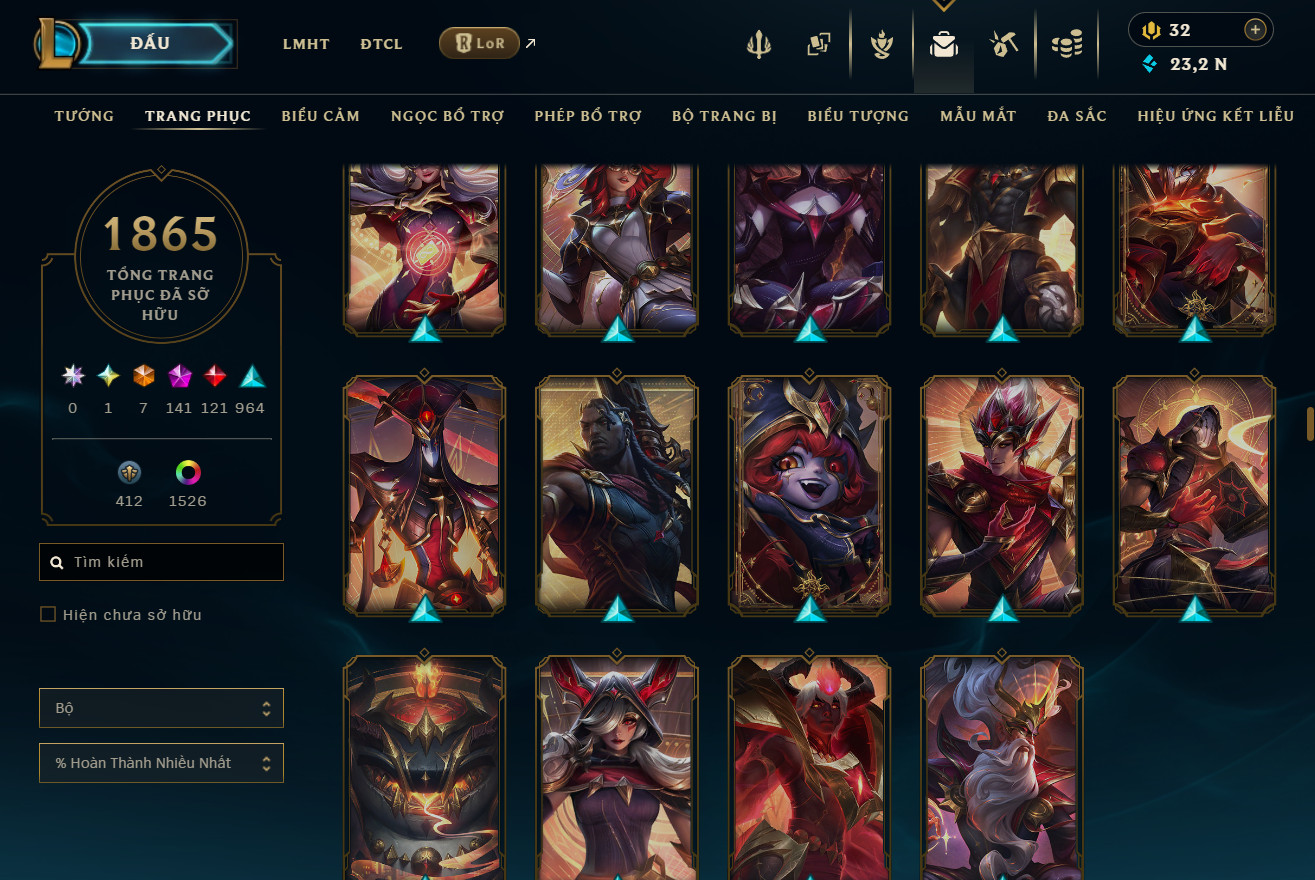Screen dimensions: 1315x880
Task: Select the NGỌC BỔ TRỢ tab
Action: point(447,116)
